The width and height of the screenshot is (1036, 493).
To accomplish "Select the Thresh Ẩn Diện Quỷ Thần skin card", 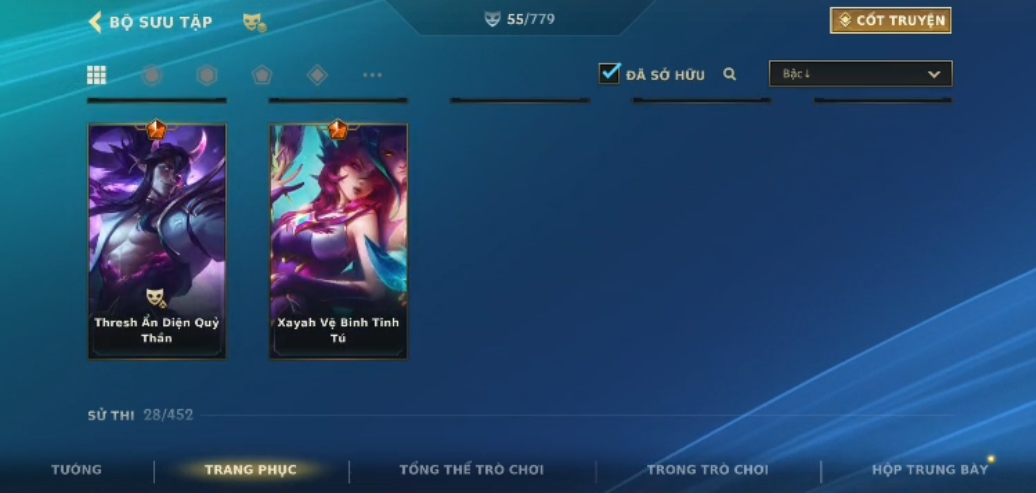I will [157, 241].
